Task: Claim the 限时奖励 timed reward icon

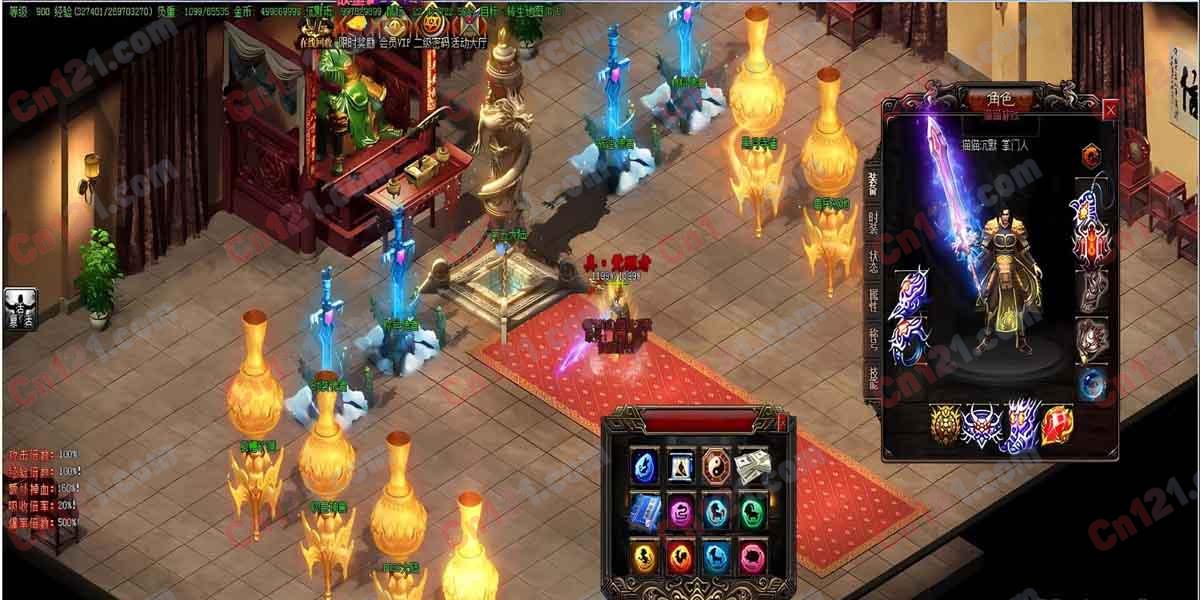Action: pos(353,27)
